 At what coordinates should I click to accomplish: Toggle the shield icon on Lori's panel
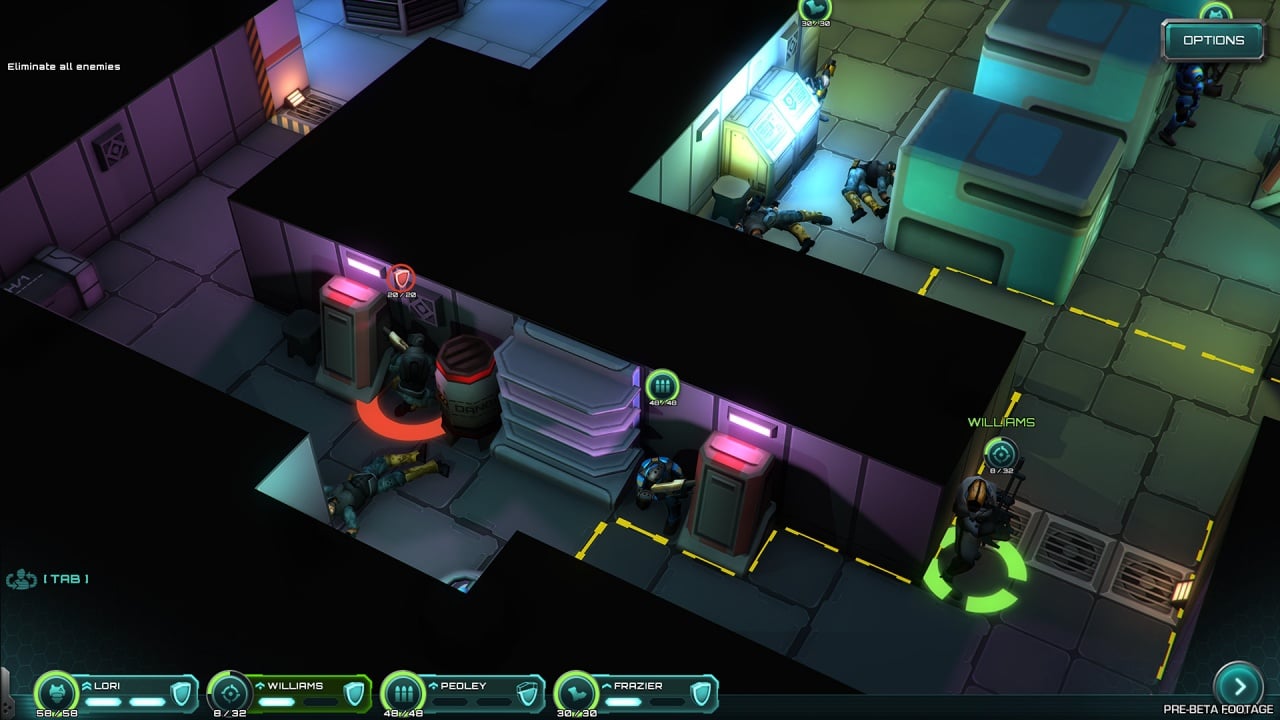(181, 693)
